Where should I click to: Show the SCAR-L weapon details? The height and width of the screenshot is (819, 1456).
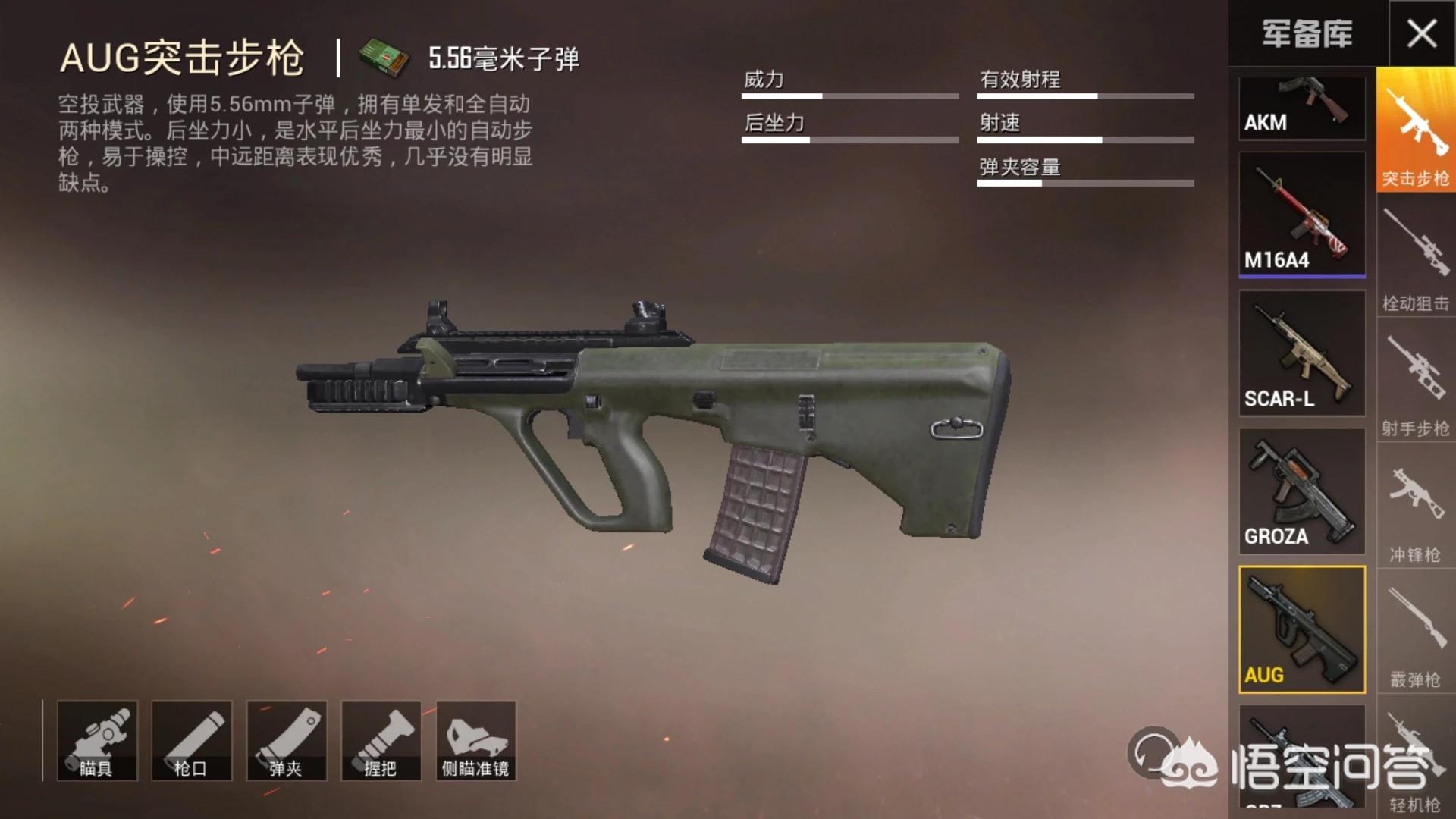pos(1301,353)
